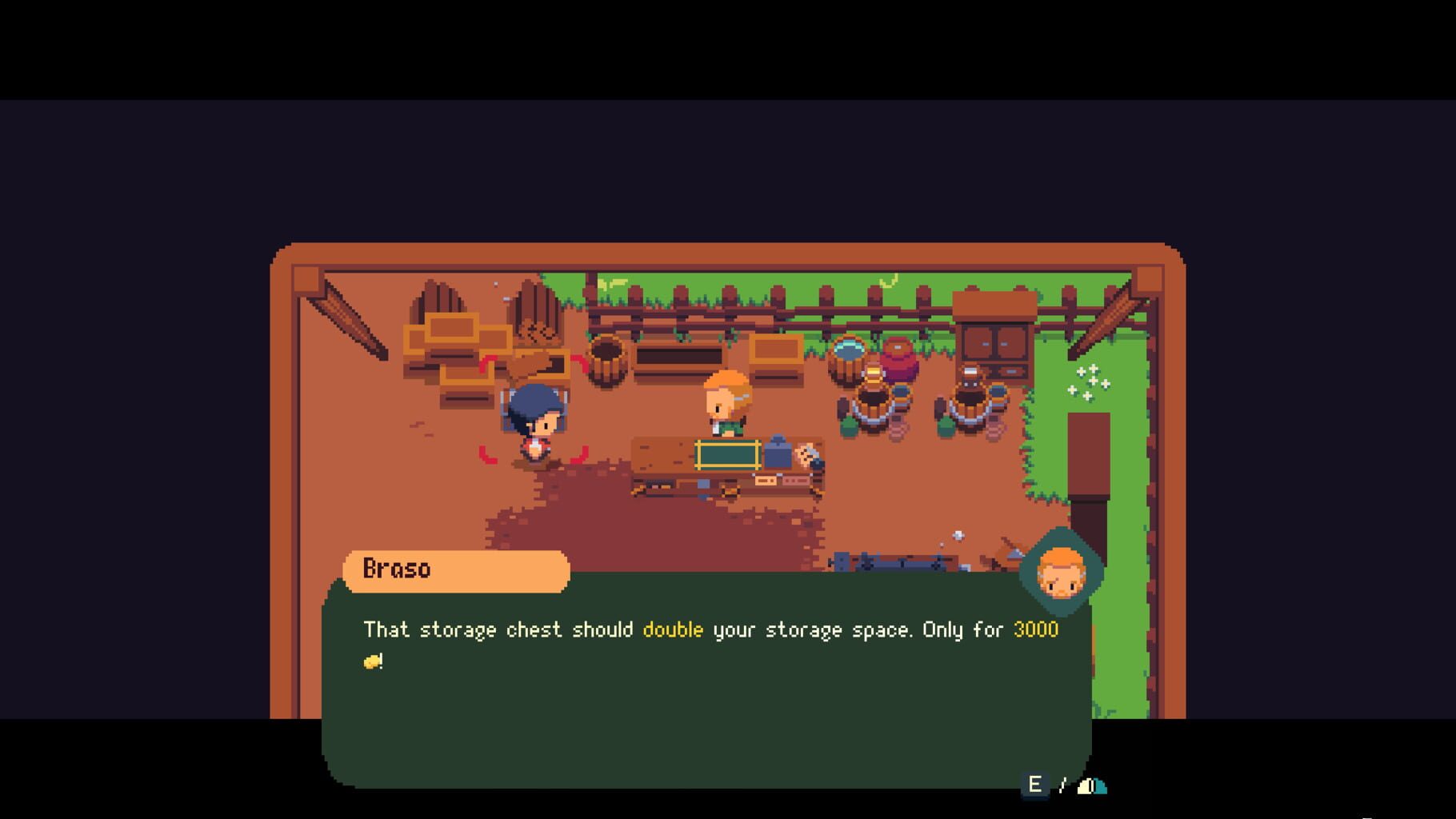Screen dimensions: 1456x819
Task: Click the sparkle effect near the right fence
Action: pyautogui.click(x=1086, y=382)
